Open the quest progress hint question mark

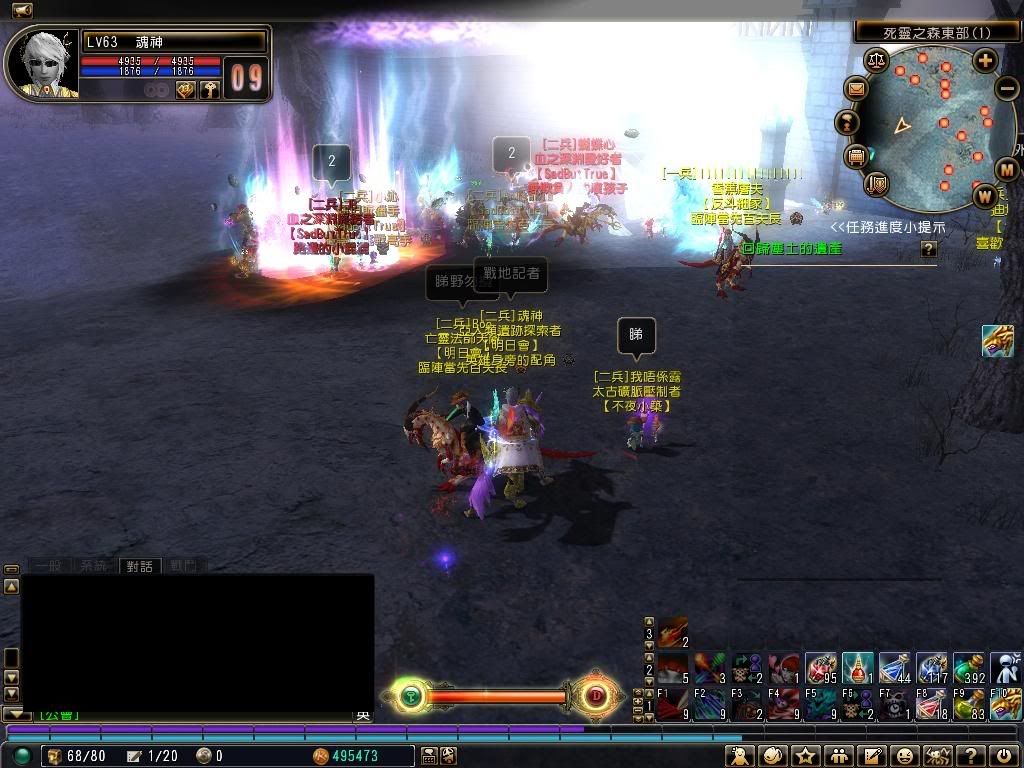pyautogui.click(x=929, y=248)
